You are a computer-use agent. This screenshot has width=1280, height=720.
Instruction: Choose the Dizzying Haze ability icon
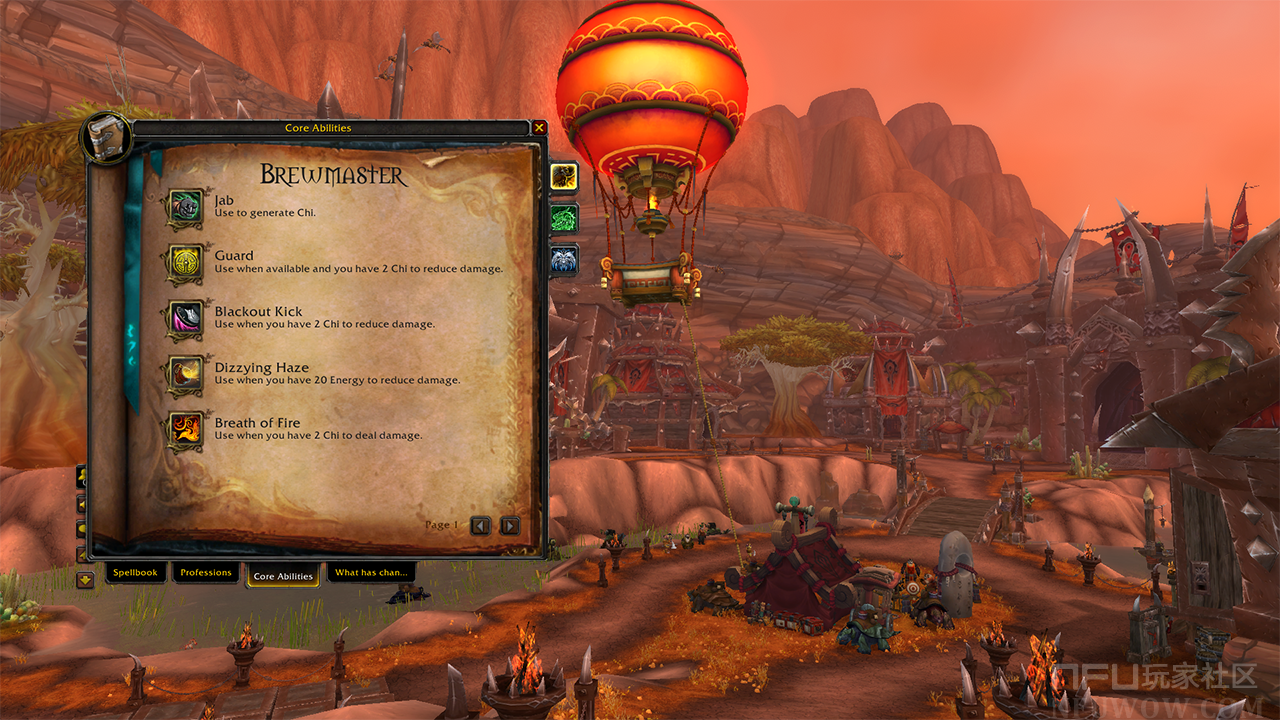[x=185, y=374]
